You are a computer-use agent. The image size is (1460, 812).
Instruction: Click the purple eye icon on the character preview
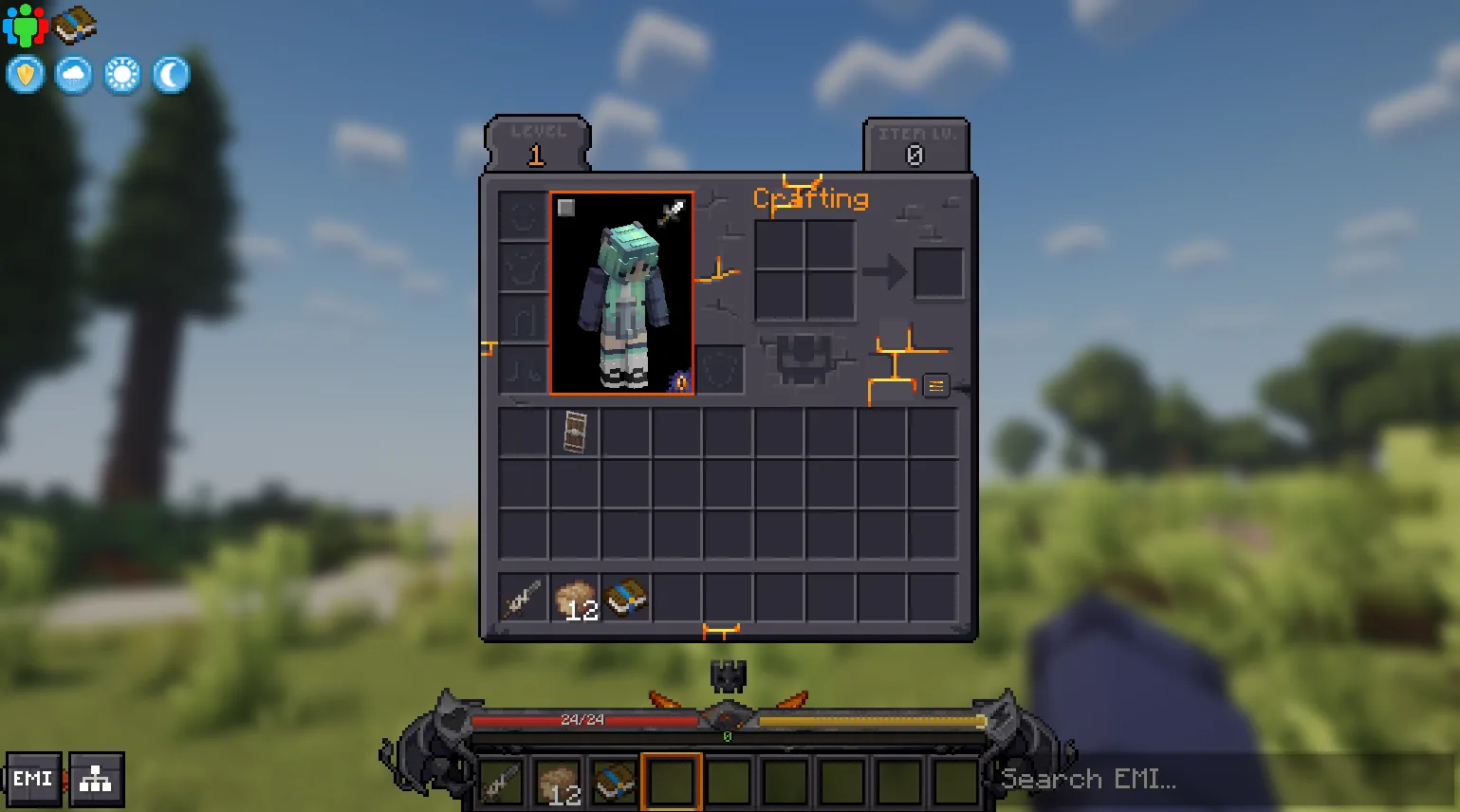(679, 382)
